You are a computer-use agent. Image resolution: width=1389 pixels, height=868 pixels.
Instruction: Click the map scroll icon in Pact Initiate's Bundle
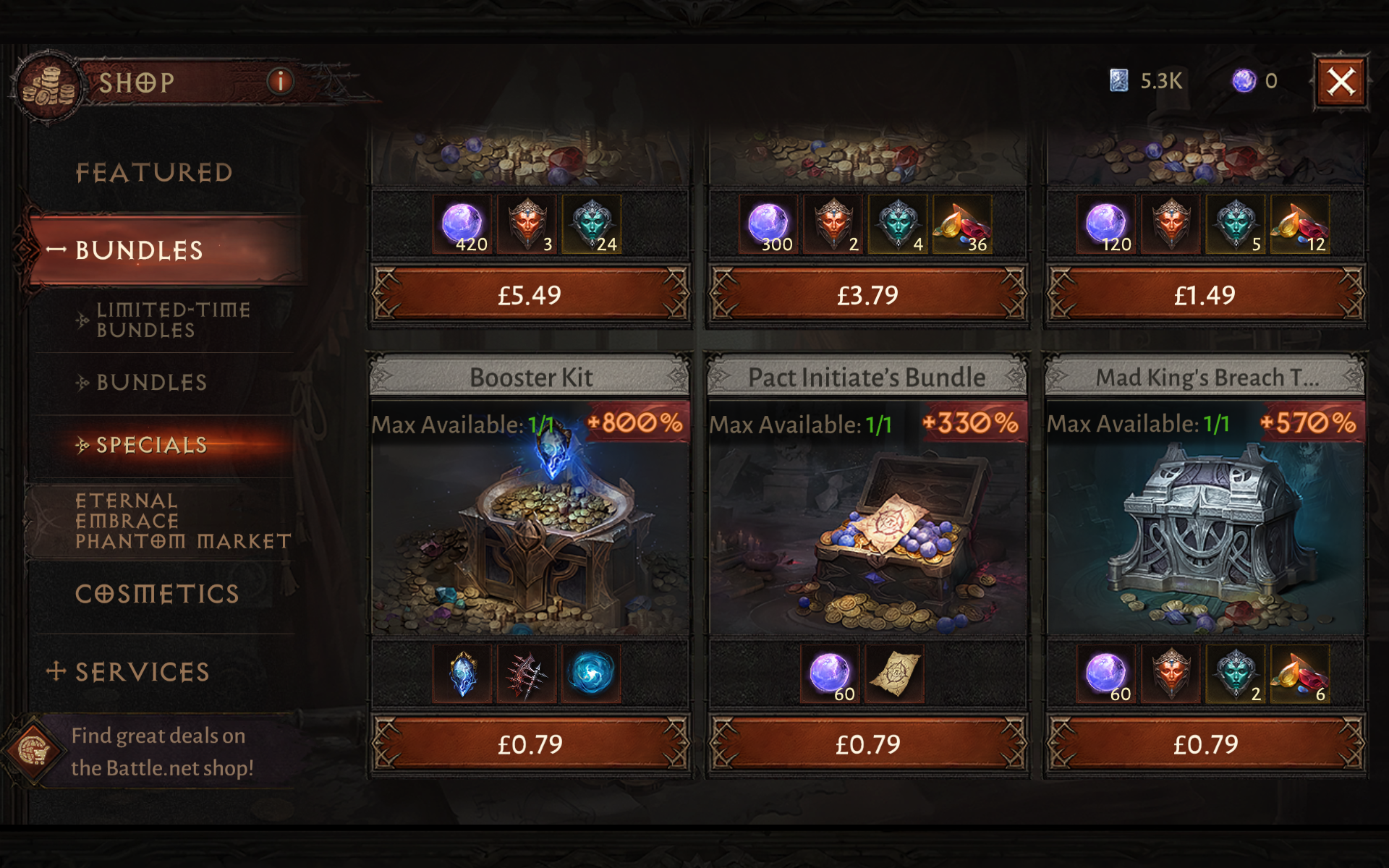tap(896, 673)
